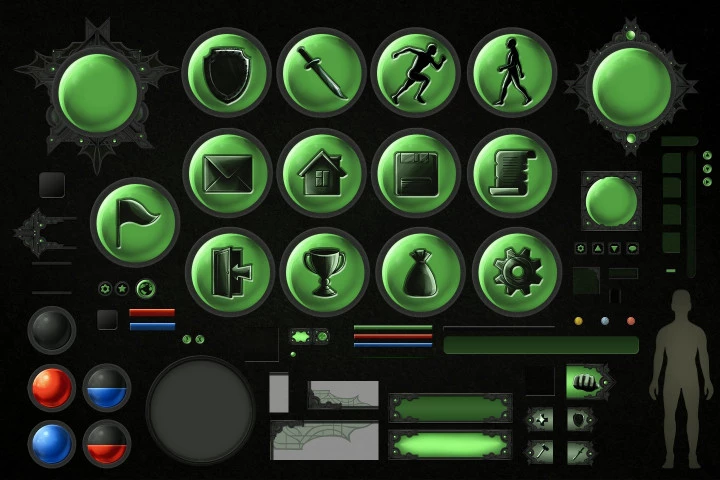Select the floppy disk save button

pyautogui.click(x=415, y=172)
